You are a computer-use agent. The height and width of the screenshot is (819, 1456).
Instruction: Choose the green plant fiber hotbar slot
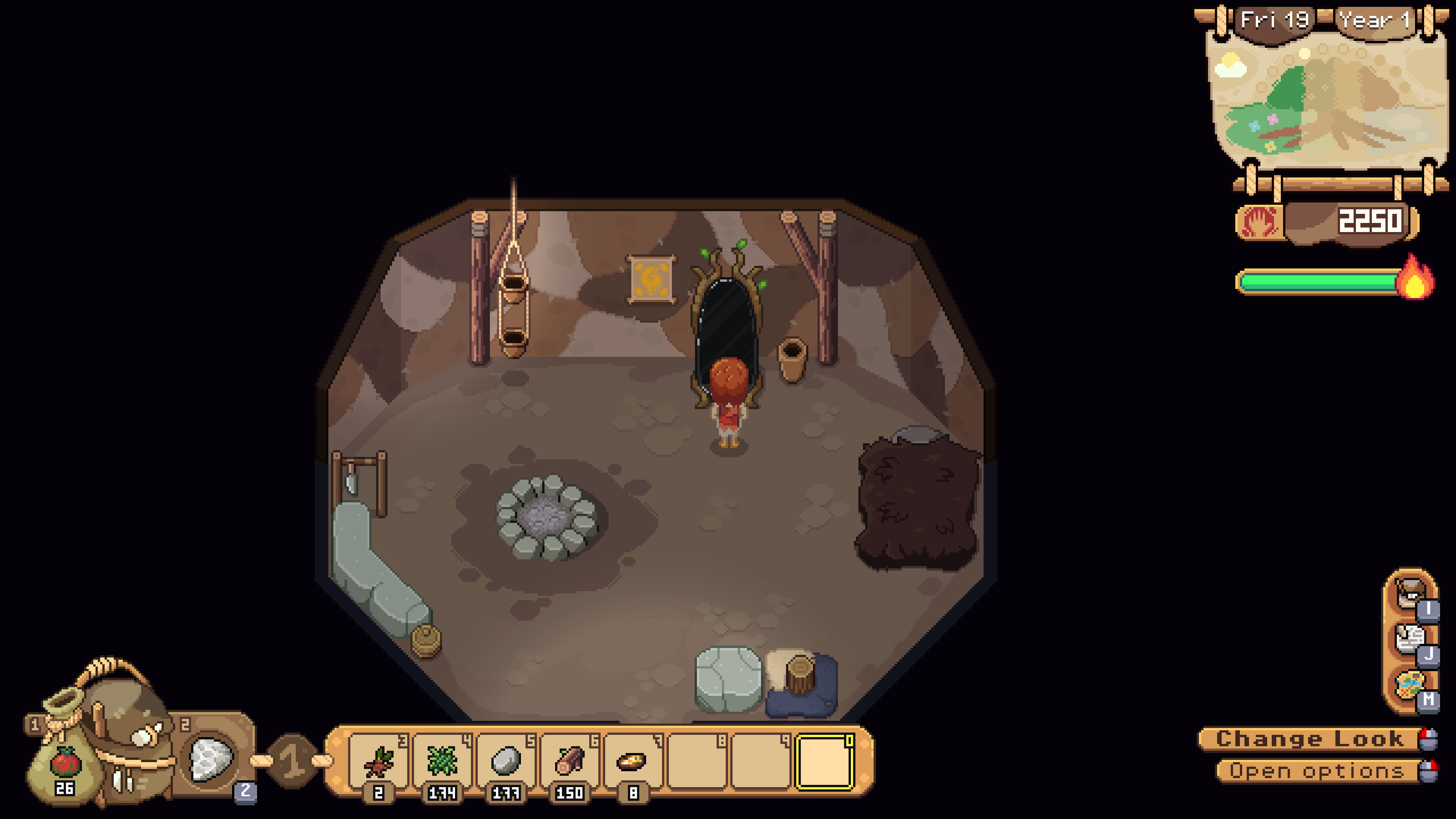(442, 761)
